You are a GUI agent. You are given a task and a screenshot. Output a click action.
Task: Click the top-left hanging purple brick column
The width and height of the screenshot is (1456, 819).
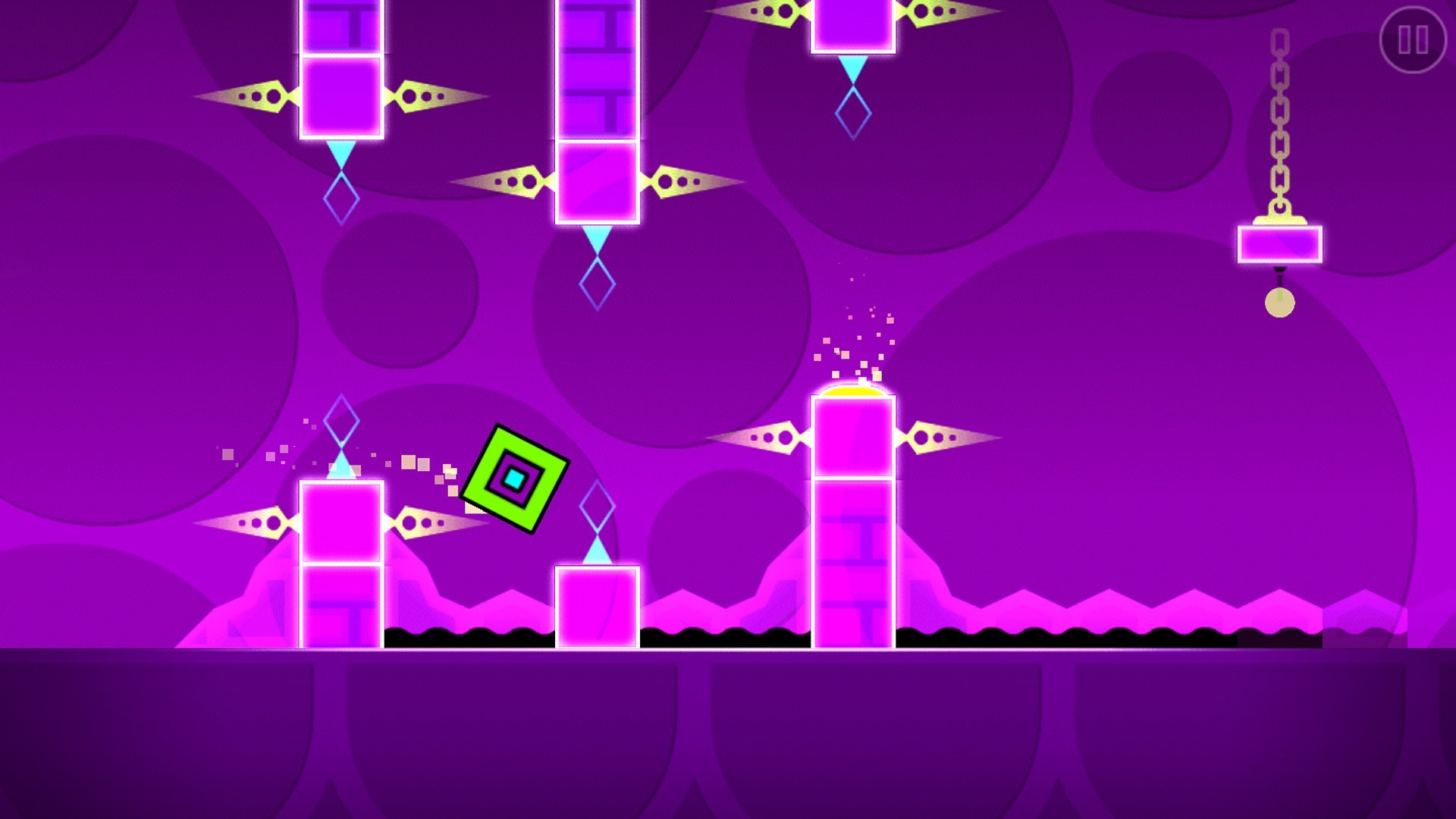tap(341, 68)
